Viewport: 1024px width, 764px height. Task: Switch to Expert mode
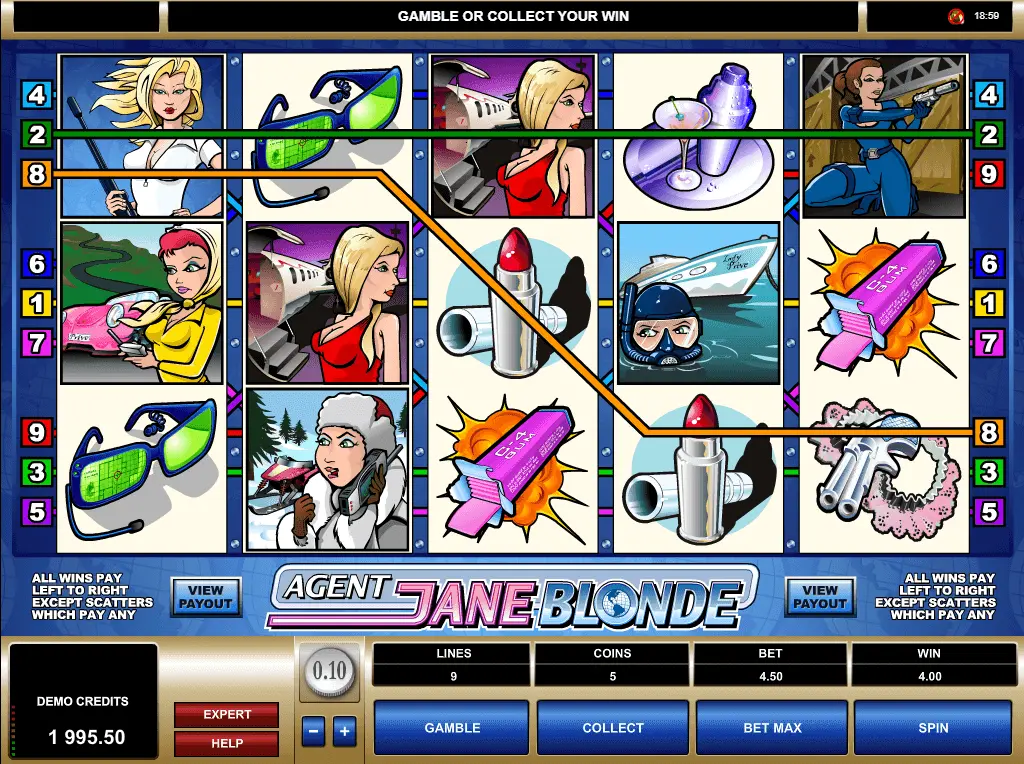(x=227, y=714)
